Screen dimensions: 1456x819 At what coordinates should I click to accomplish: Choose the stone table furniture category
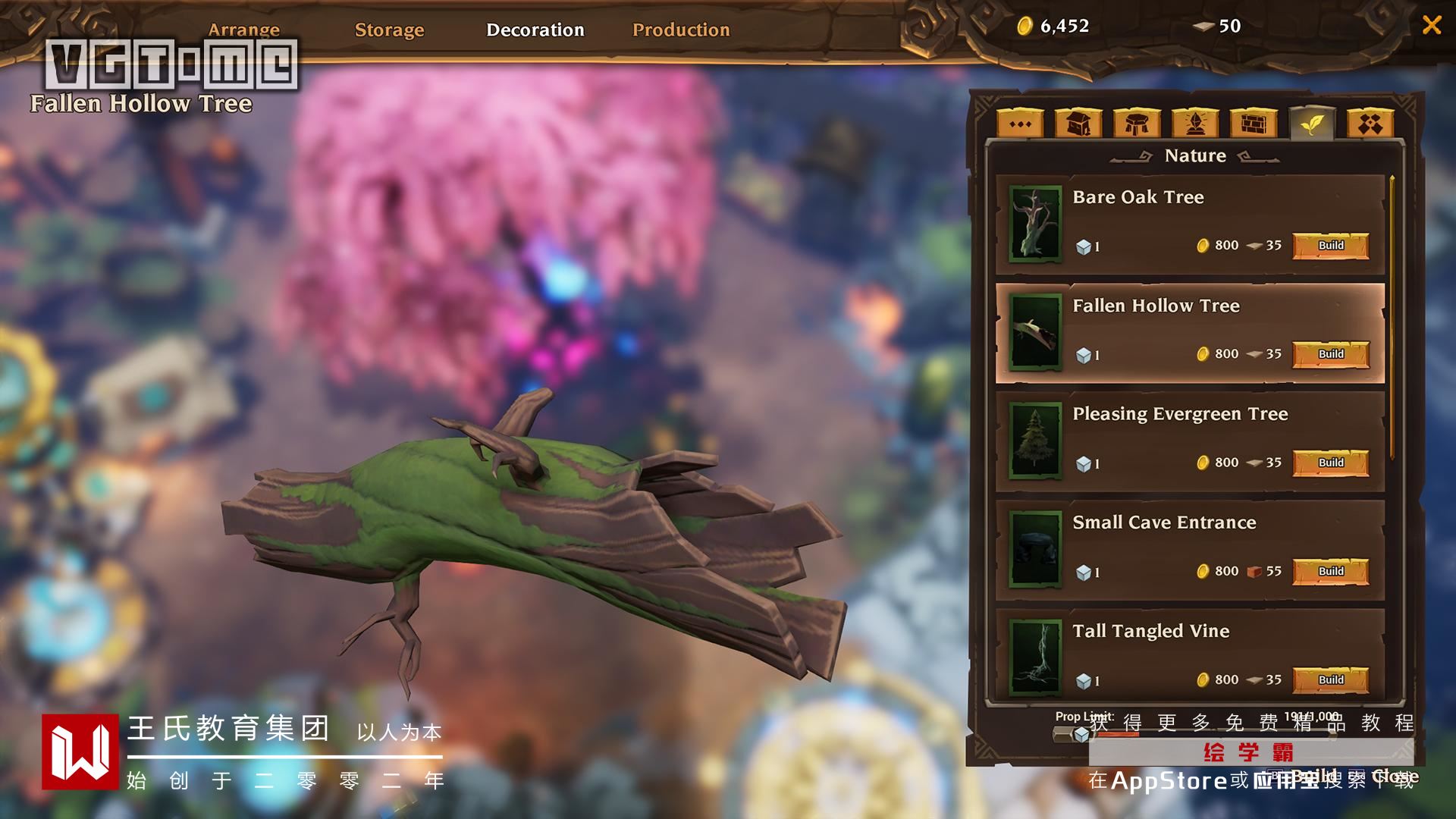pyautogui.click(x=1137, y=124)
